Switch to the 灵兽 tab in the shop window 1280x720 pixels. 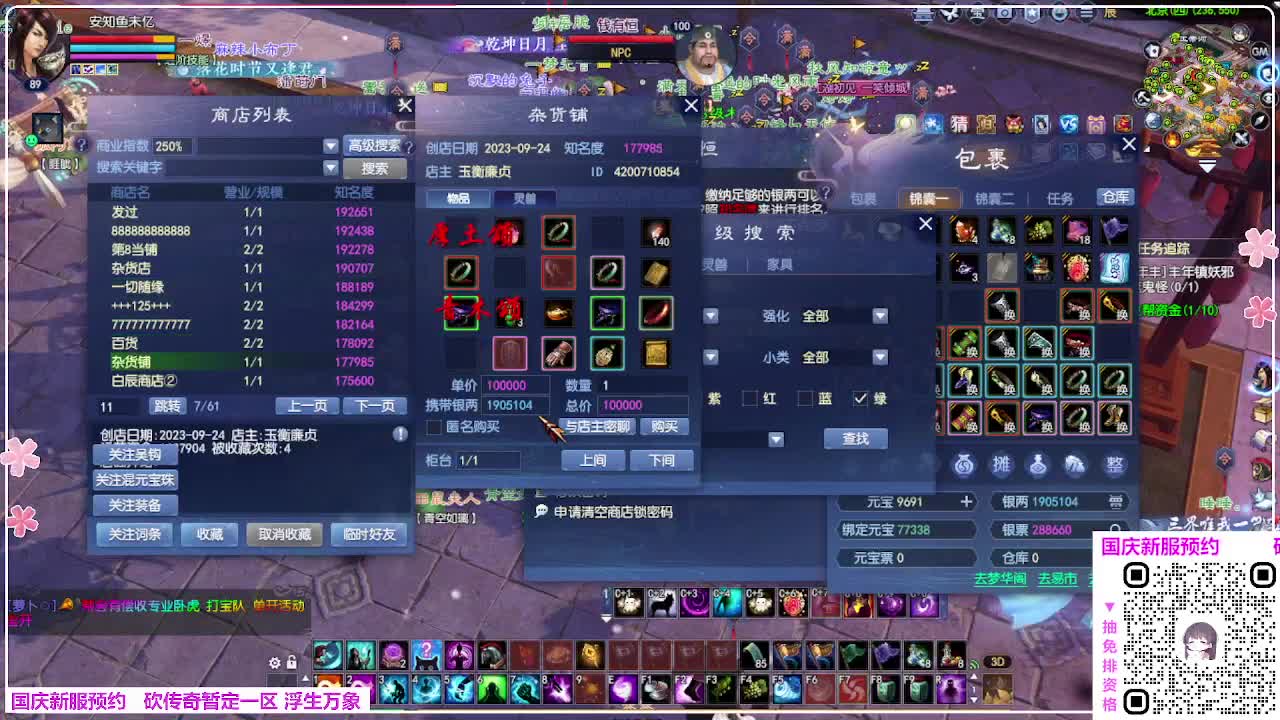coord(522,198)
